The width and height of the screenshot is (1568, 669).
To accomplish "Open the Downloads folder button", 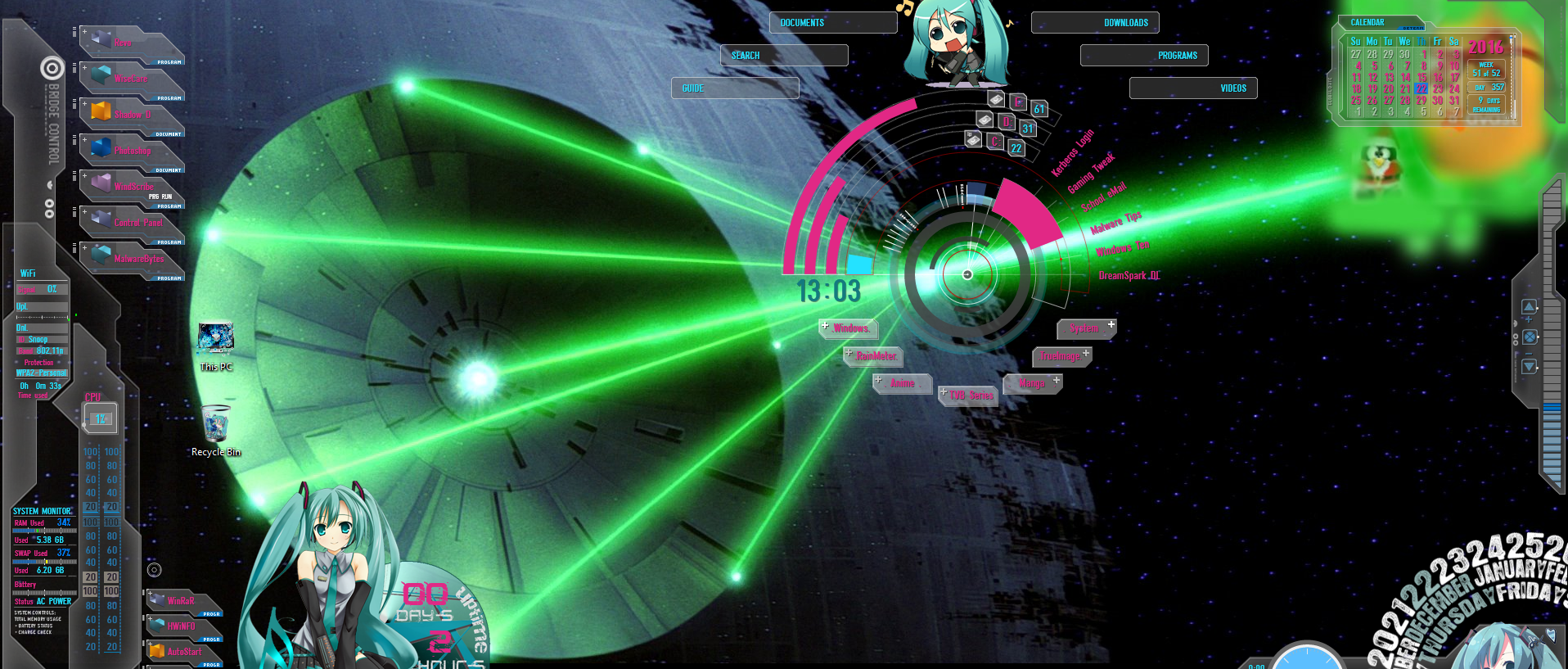I will [1095, 23].
